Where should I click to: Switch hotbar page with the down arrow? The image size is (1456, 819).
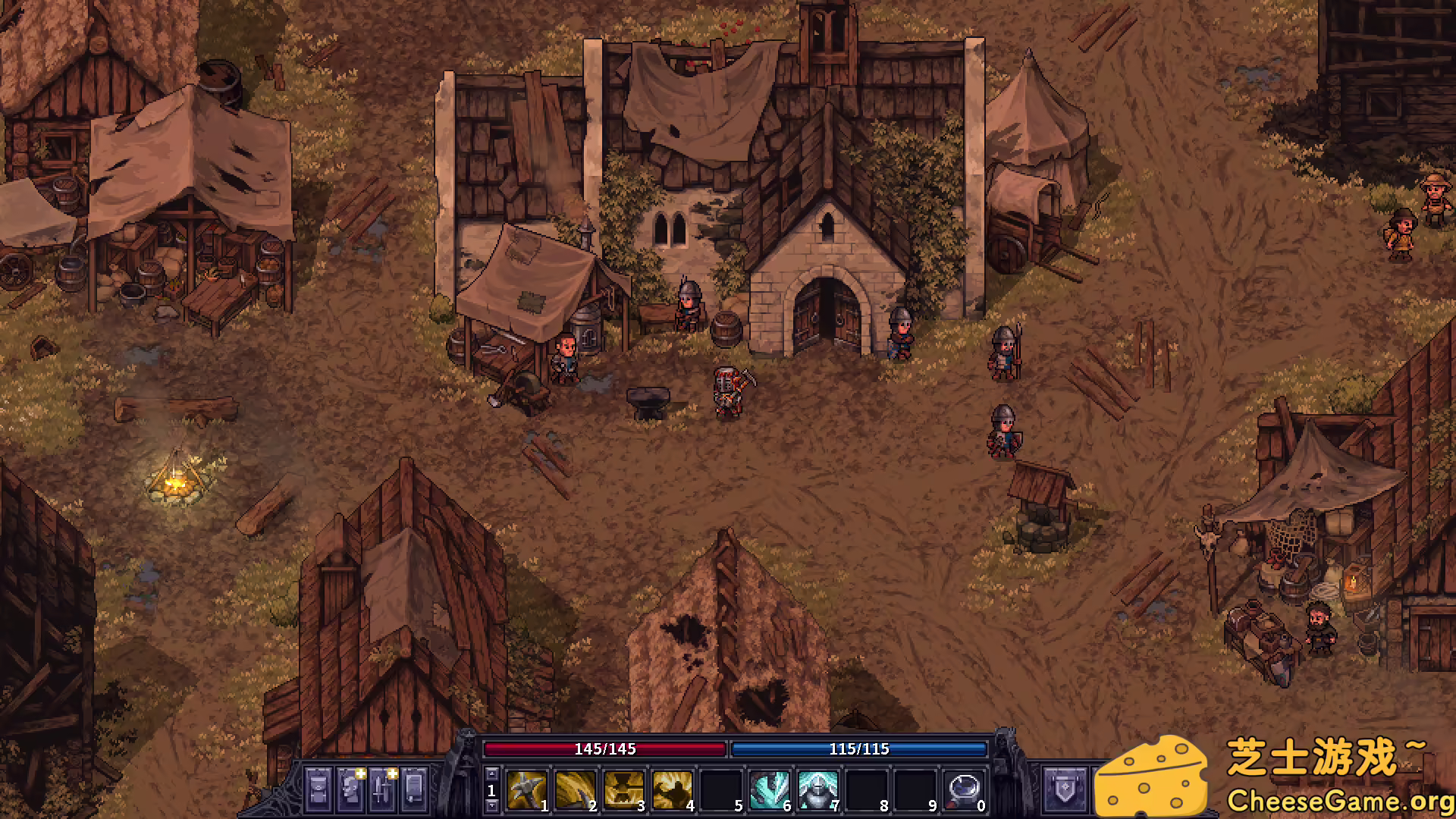491,805
